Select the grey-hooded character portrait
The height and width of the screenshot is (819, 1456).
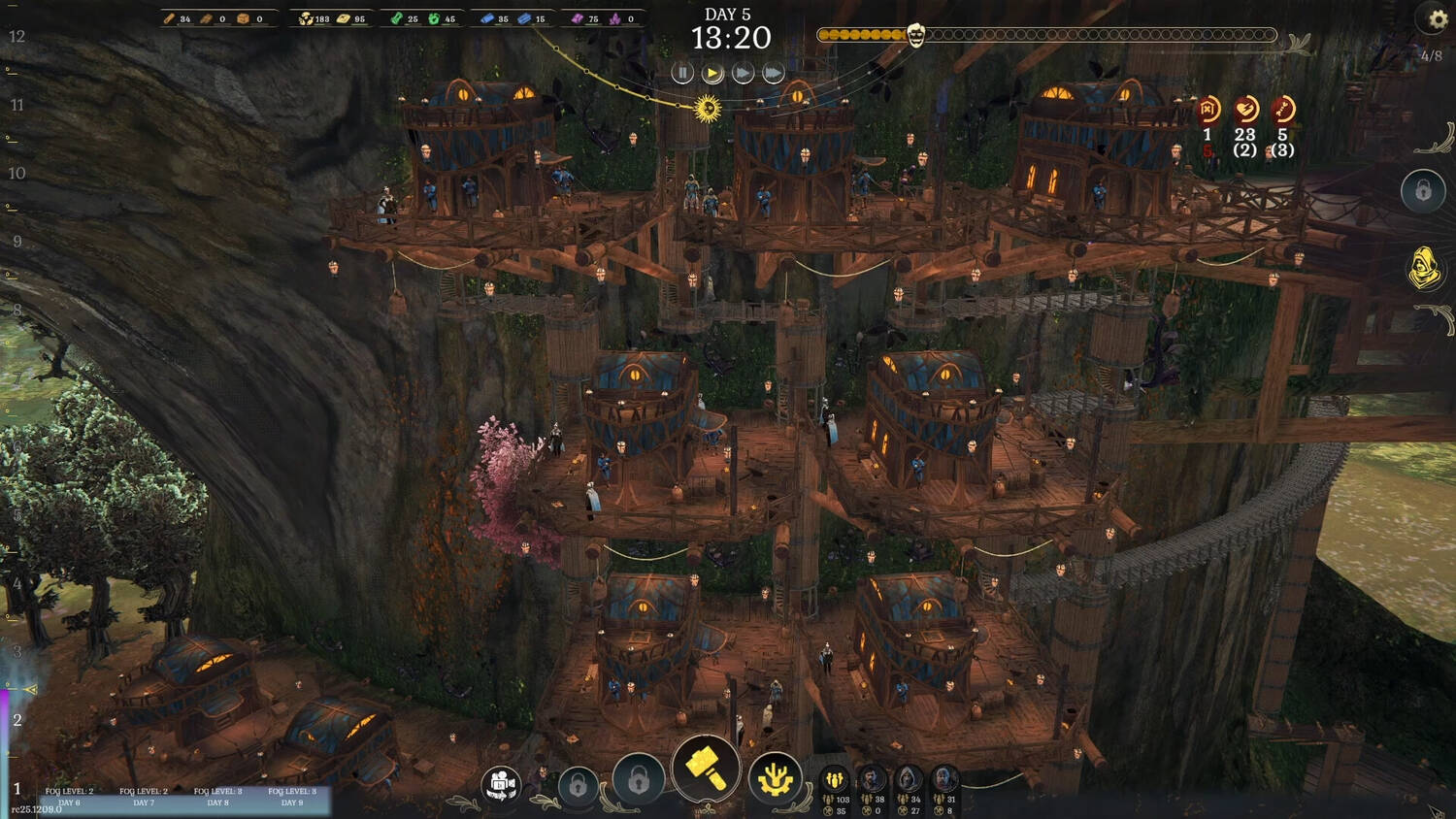coord(908,778)
